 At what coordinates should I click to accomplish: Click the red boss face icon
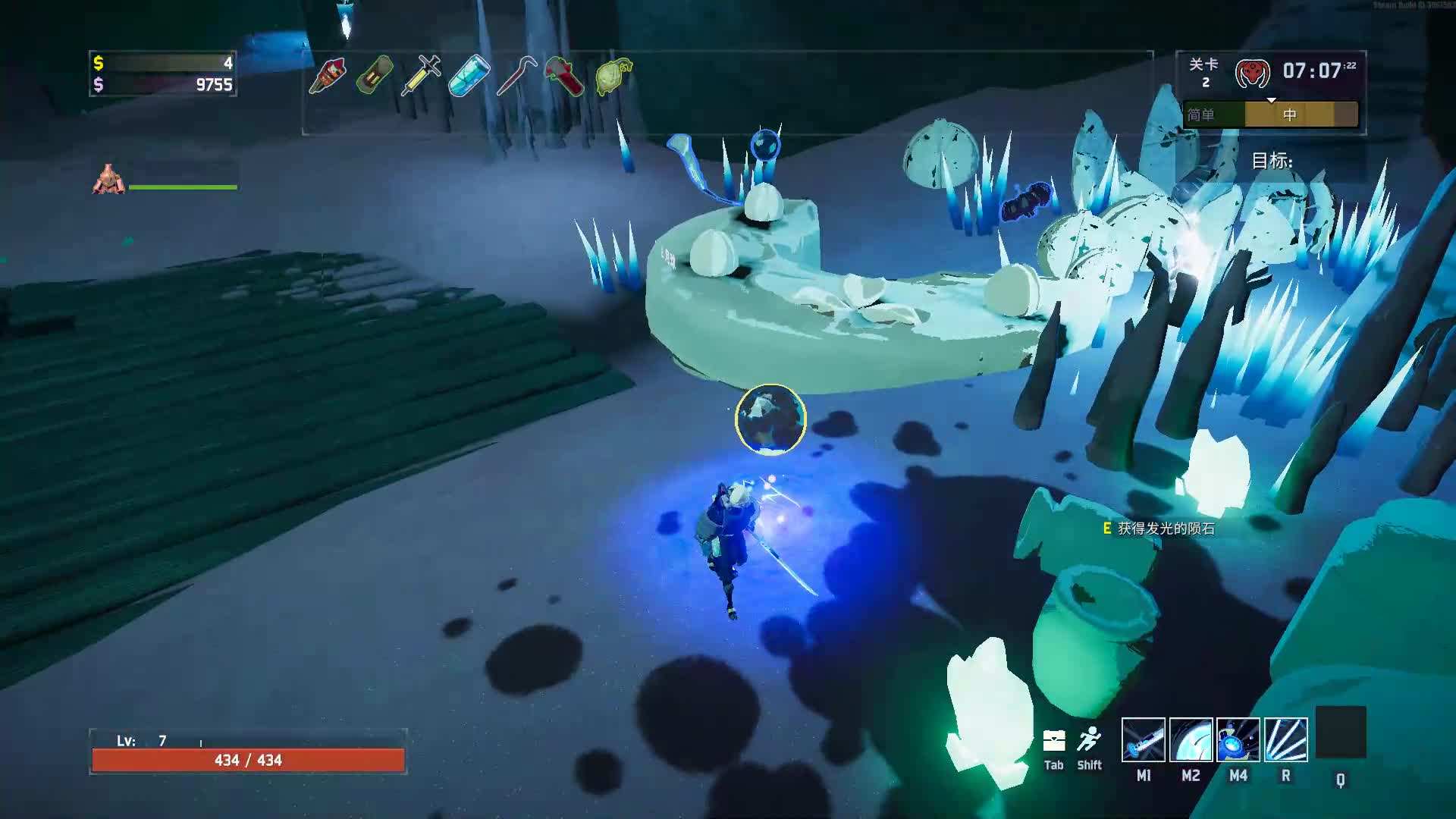1252,74
